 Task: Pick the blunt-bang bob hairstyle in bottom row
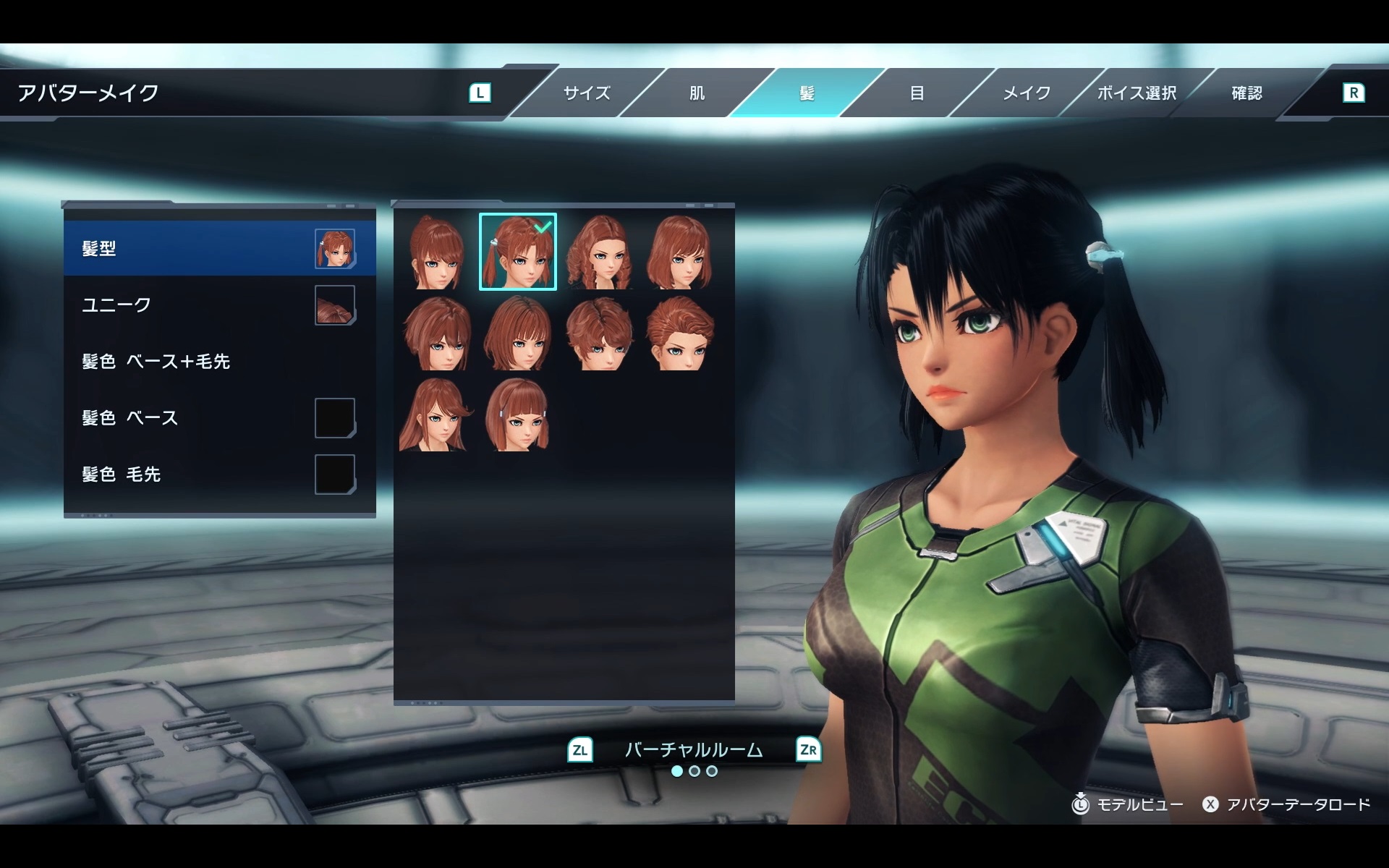(x=518, y=416)
